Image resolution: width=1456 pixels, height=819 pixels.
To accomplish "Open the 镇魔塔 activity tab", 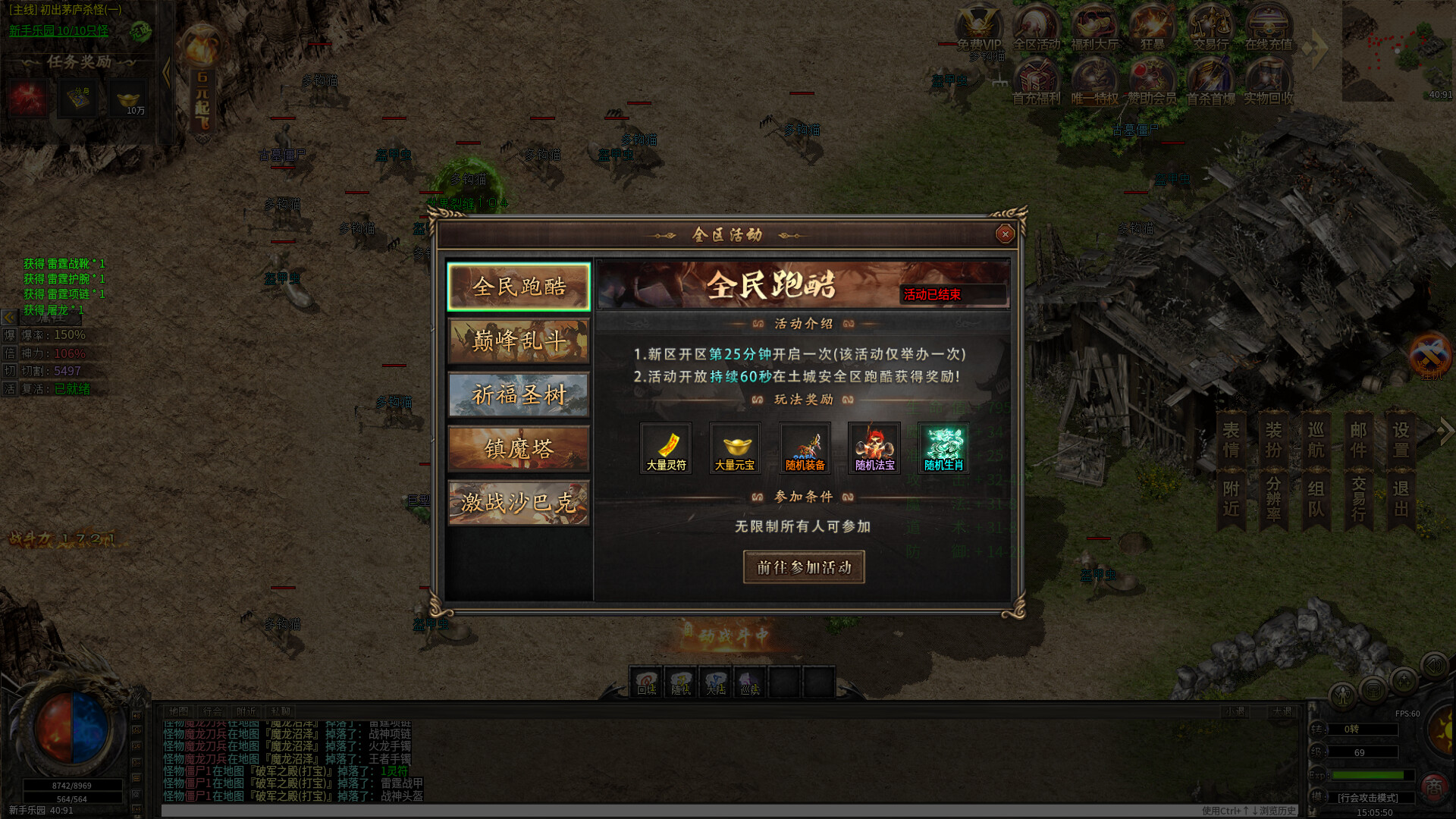I will click(519, 449).
